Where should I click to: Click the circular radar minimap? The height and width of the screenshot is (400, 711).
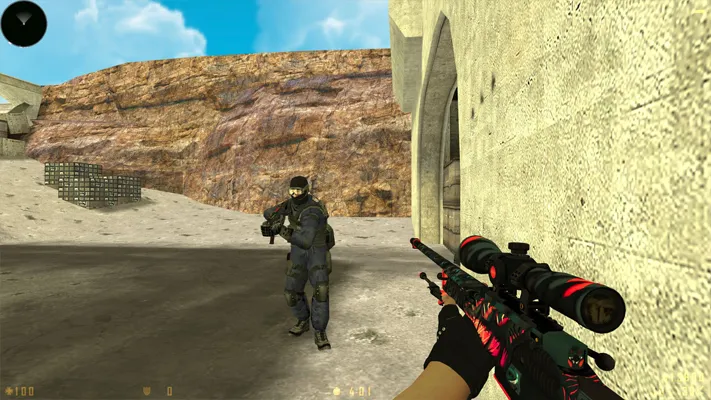pyautogui.click(x=24, y=24)
